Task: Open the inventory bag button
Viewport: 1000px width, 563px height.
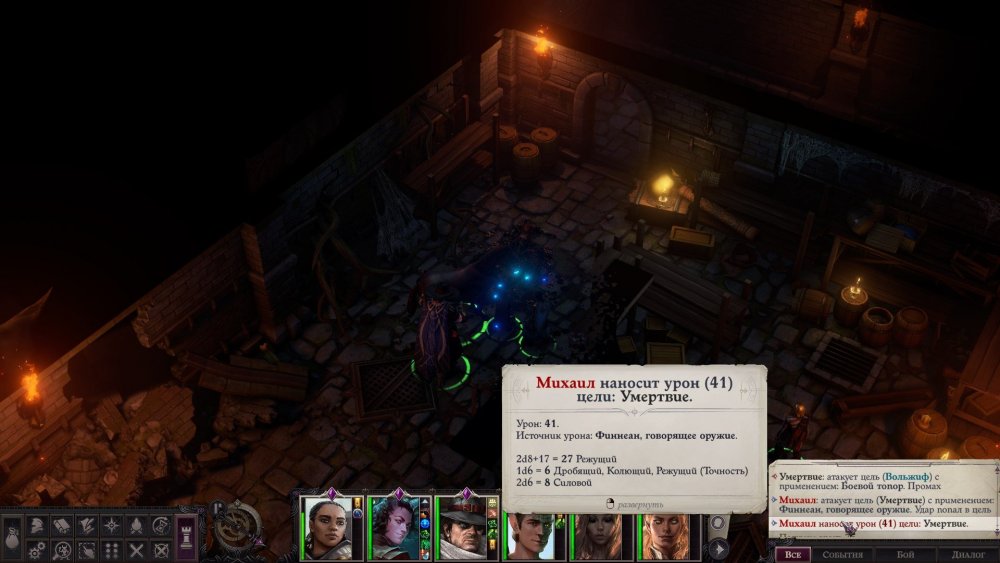Action: point(12,536)
